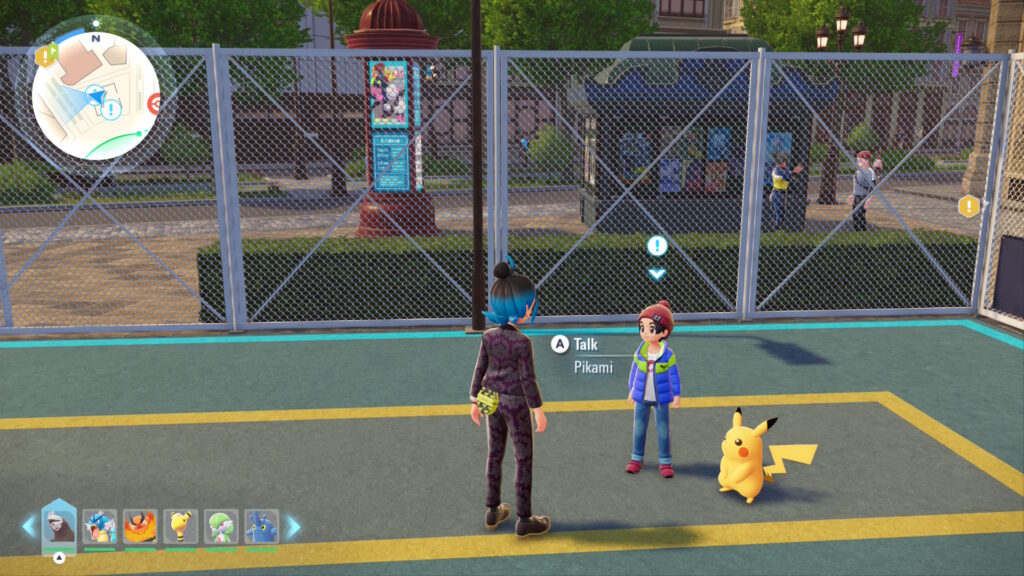
Task: Switch to Ampharos in the party bar
Action: (x=180, y=525)
